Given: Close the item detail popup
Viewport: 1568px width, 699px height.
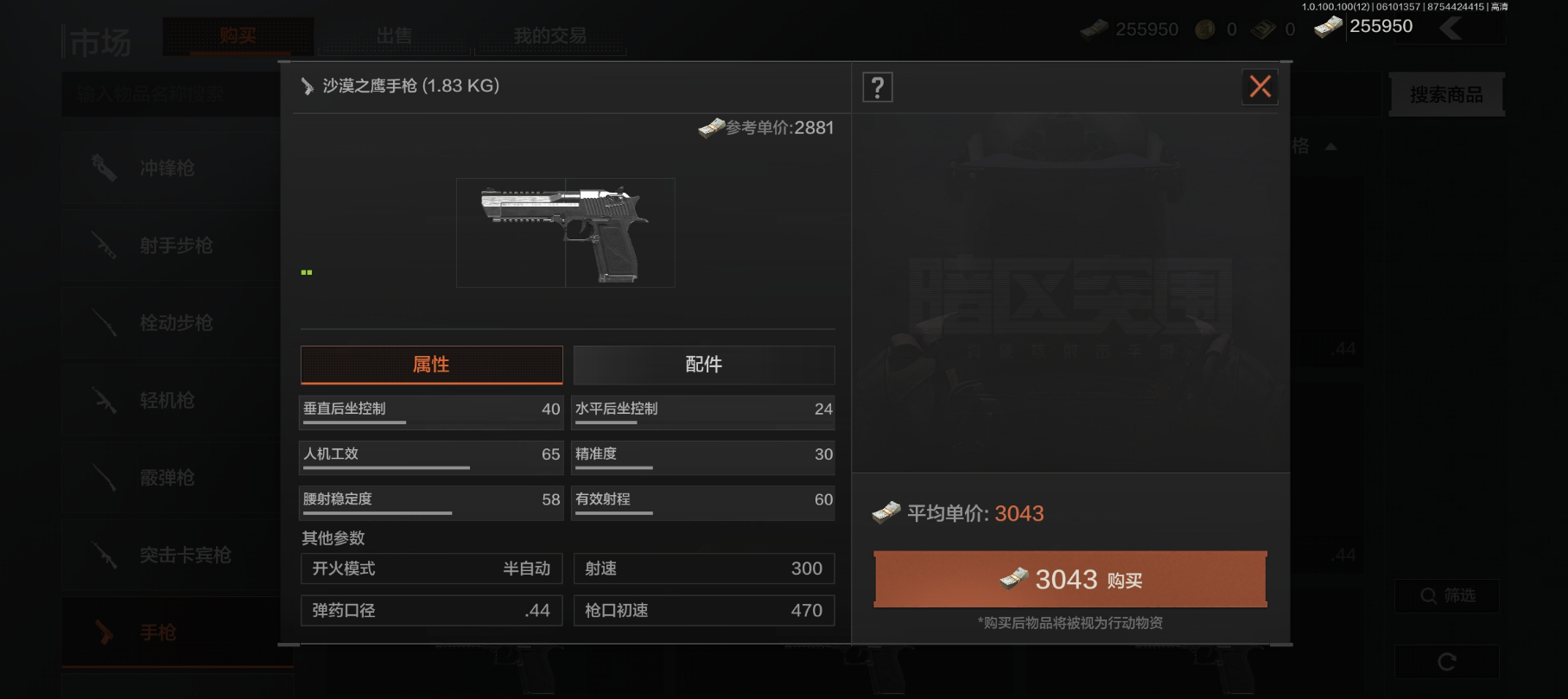Looking at the screenshot, I should 1260,86.
